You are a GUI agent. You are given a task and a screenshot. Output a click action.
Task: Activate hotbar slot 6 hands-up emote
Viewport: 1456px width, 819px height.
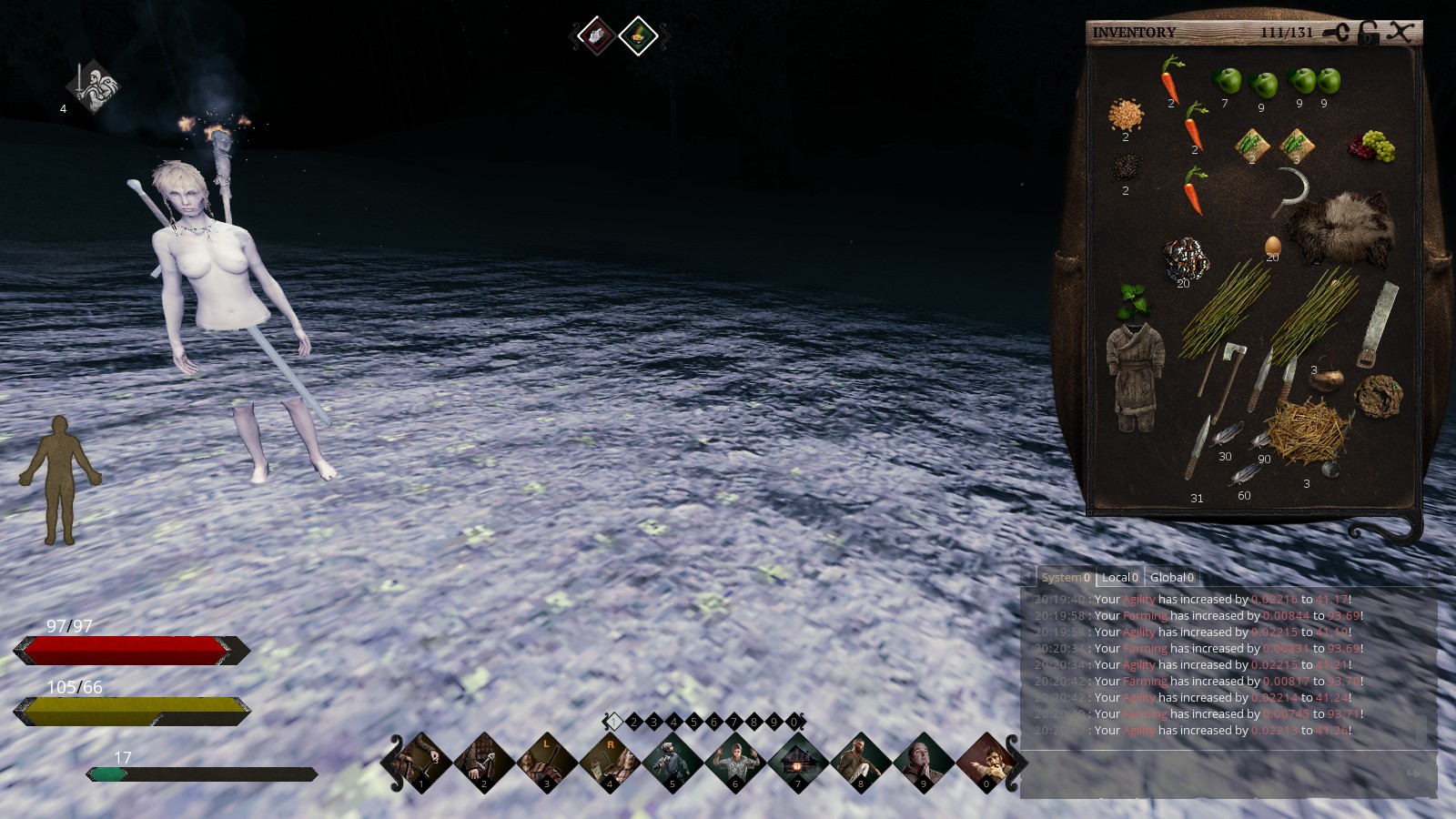point(735,761)
